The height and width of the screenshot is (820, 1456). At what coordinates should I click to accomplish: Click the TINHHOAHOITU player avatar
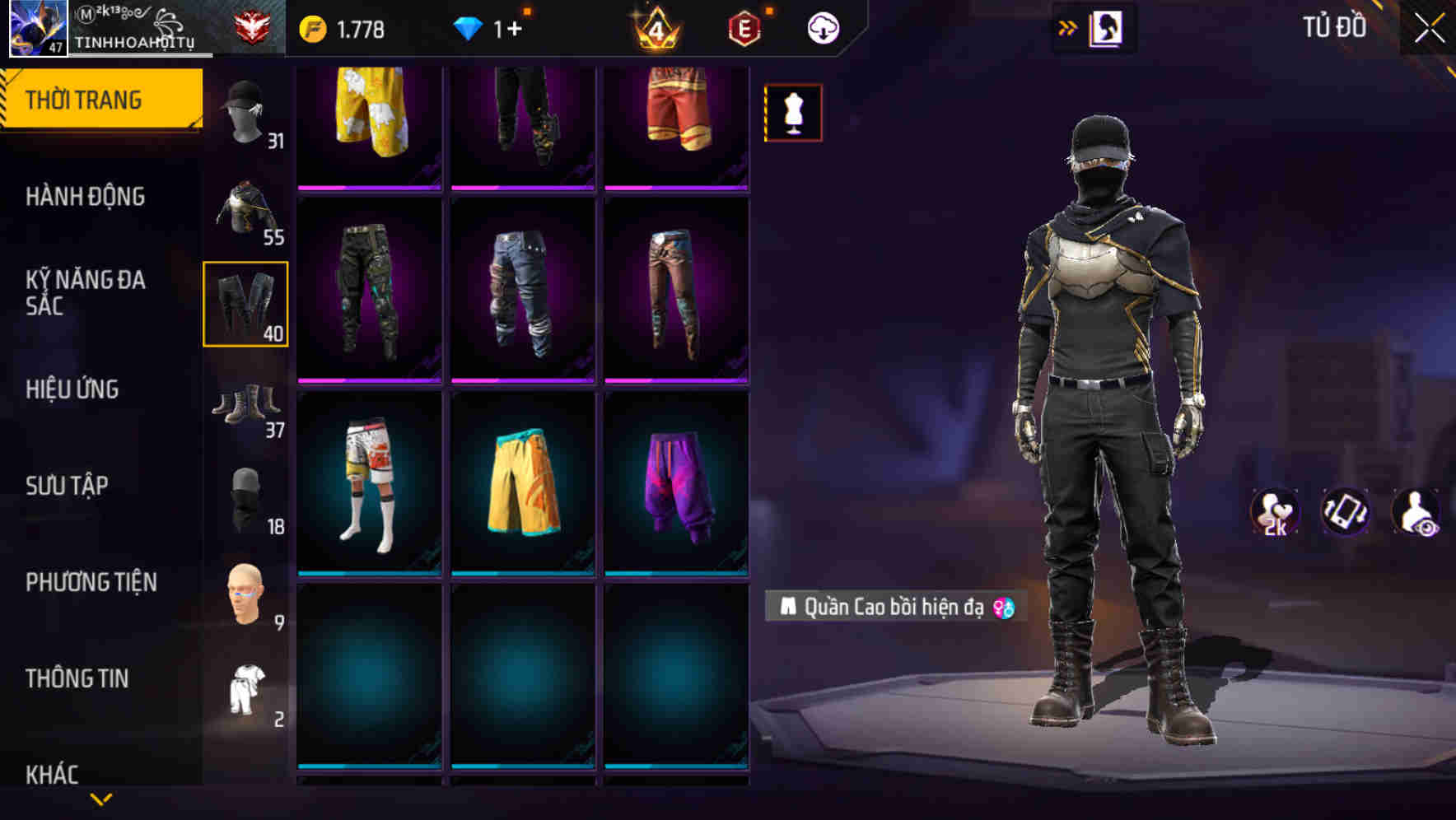tap(36, 26)
